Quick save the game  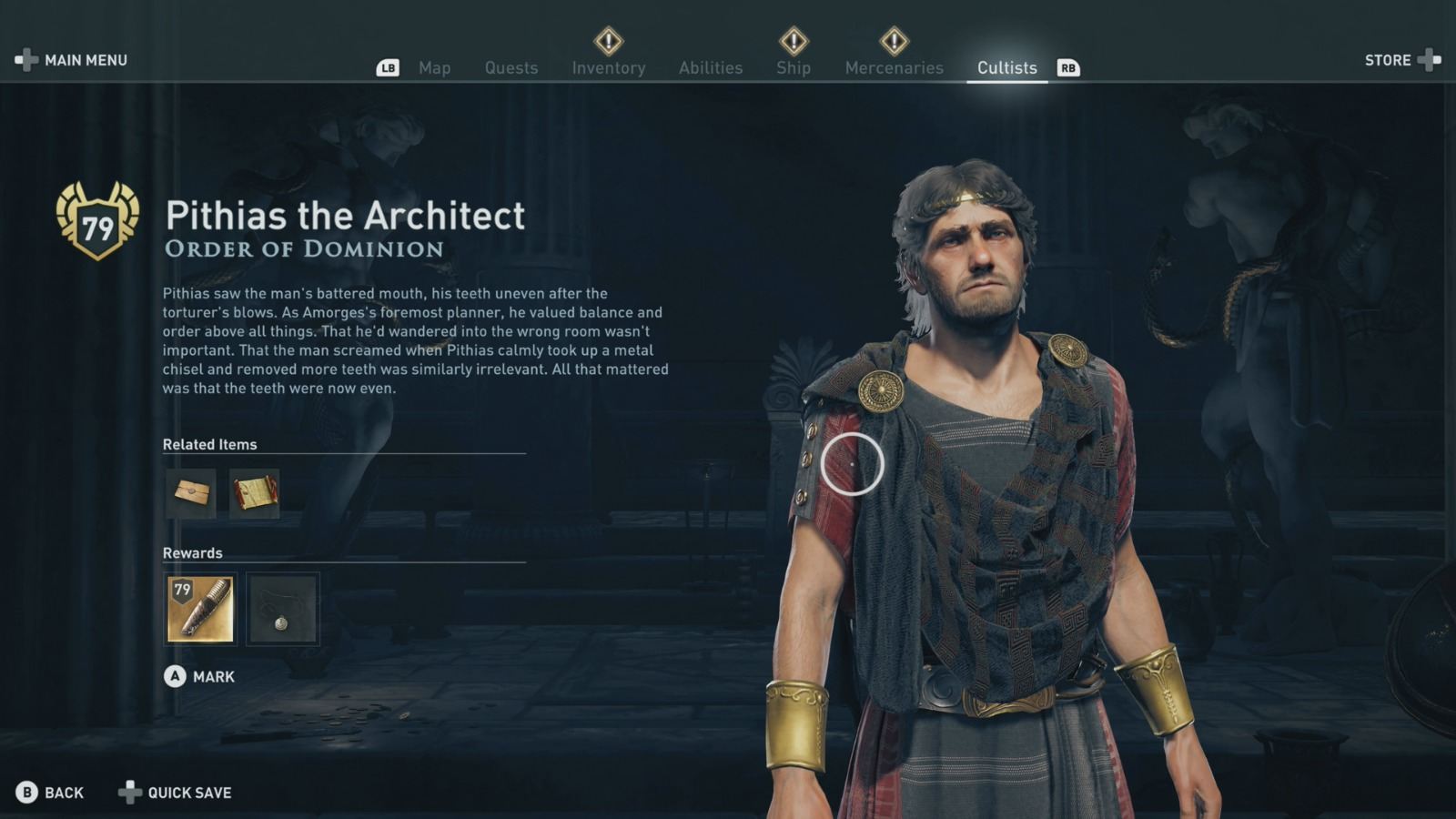tap(176, 793)
